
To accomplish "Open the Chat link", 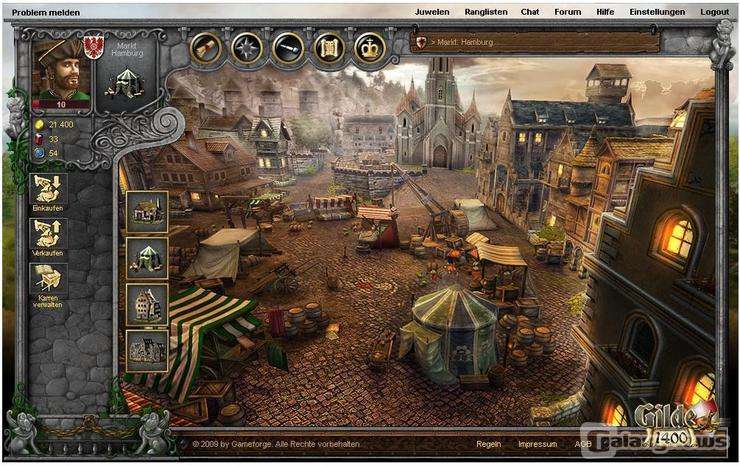I will [530, 12].
